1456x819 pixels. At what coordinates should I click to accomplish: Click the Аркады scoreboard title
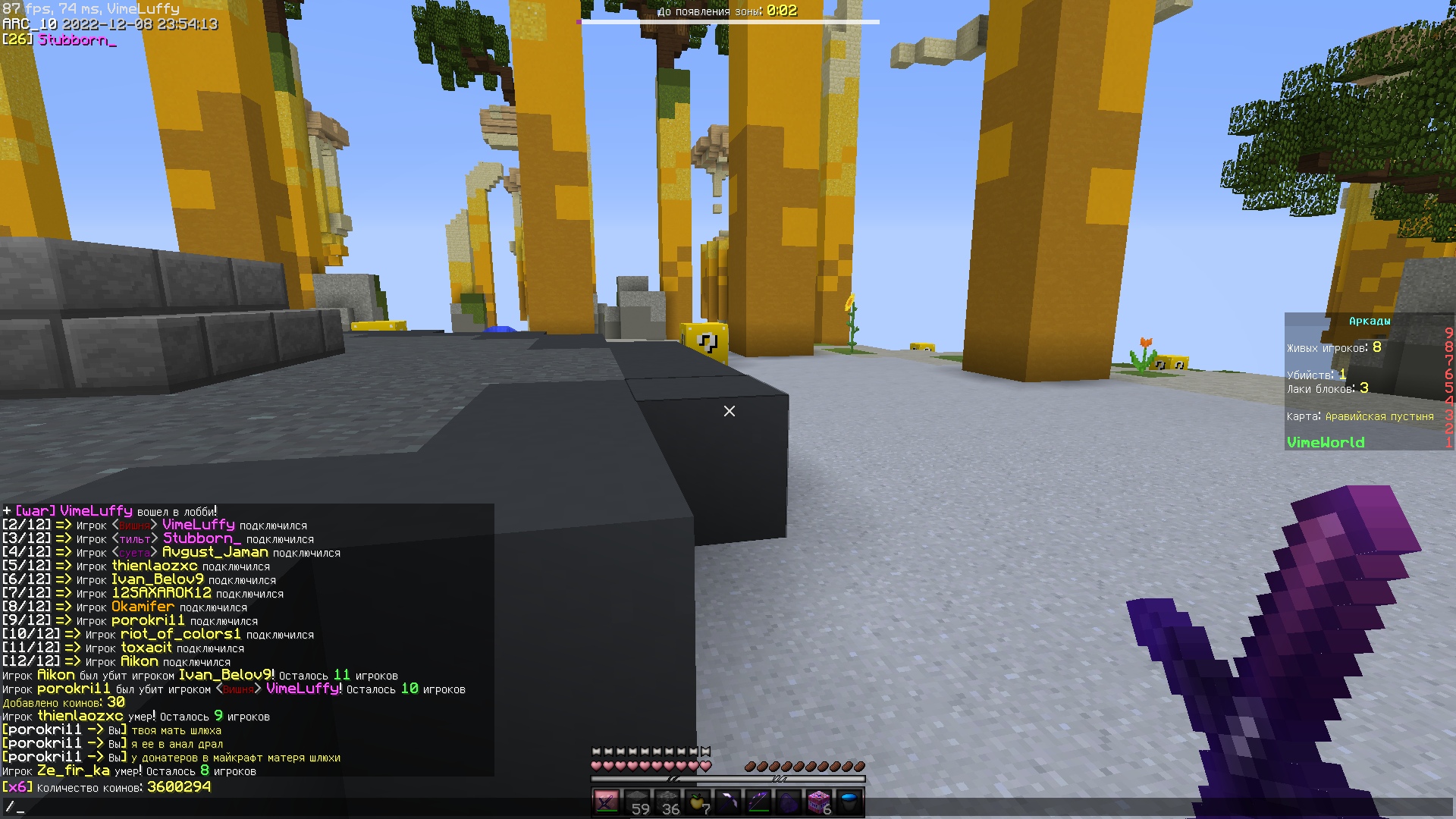[x=1372, y=321]
